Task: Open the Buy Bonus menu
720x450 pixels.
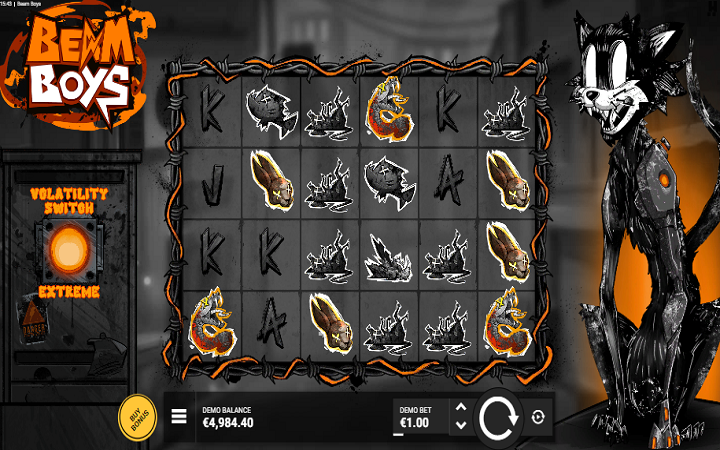Action: coord(137,417)
